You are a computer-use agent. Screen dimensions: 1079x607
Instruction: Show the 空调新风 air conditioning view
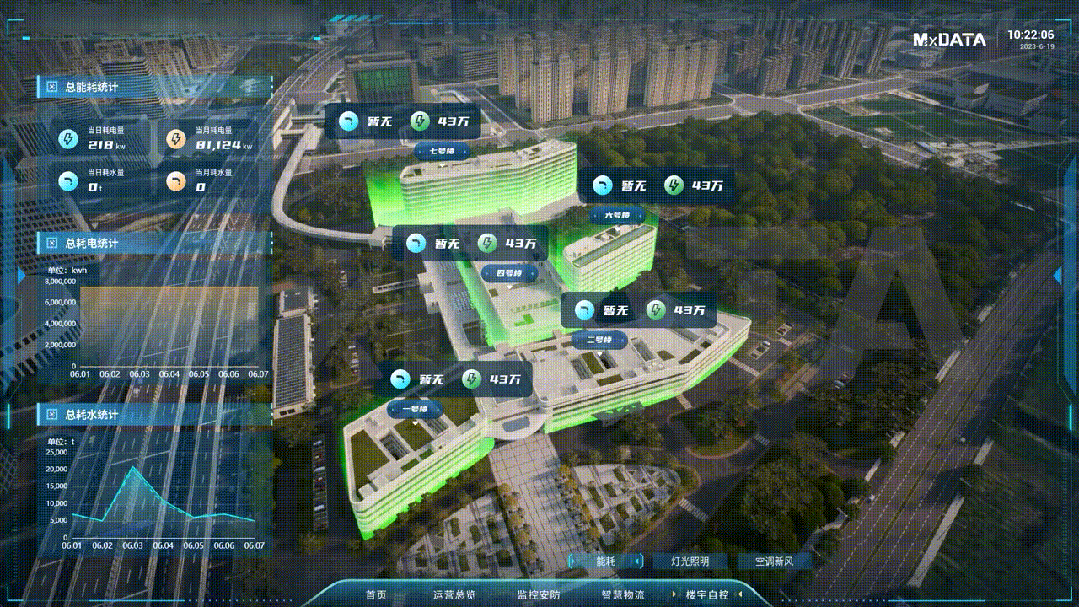click(773, 562)
